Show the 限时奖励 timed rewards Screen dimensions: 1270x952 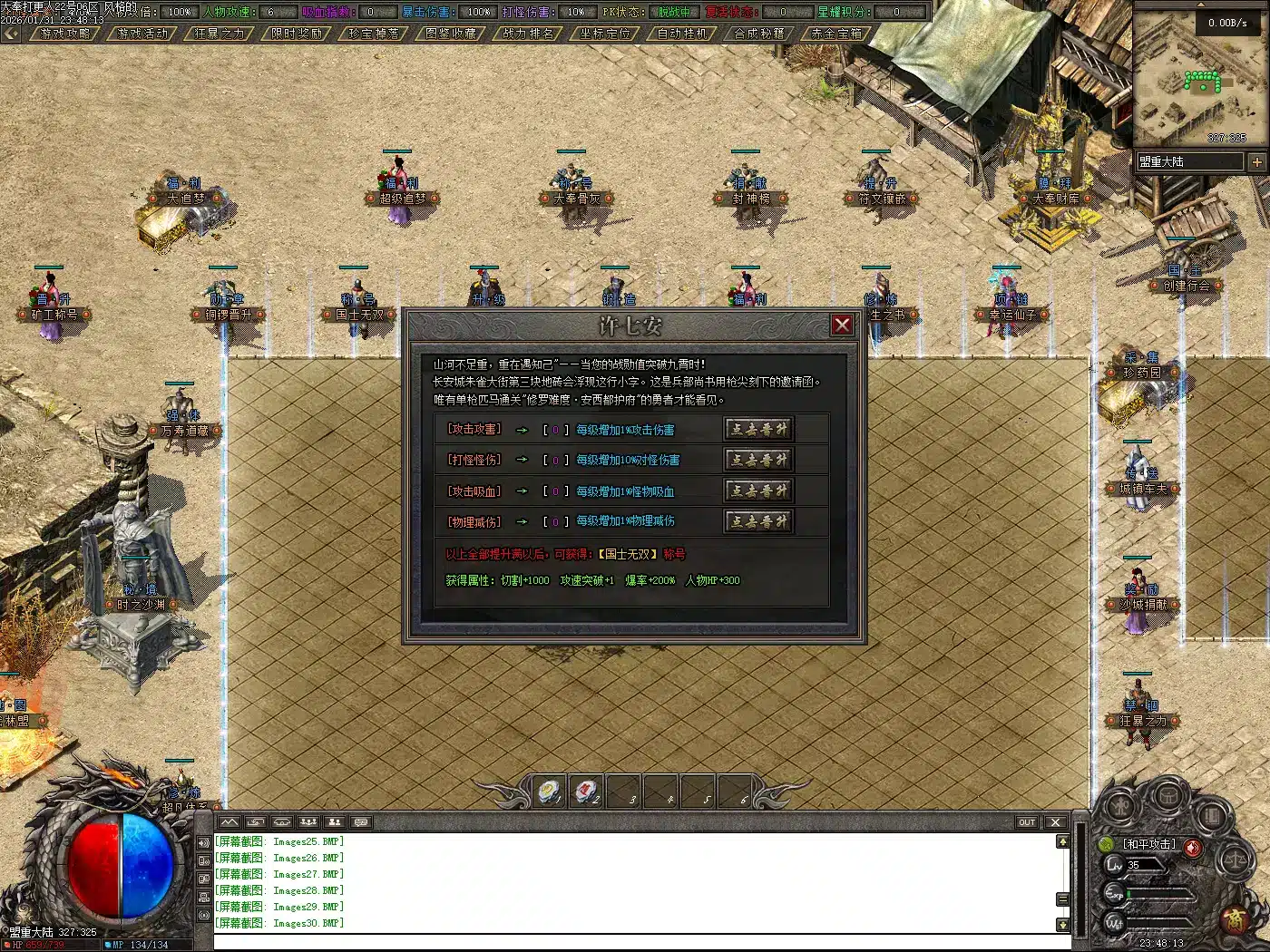(297, 34)
